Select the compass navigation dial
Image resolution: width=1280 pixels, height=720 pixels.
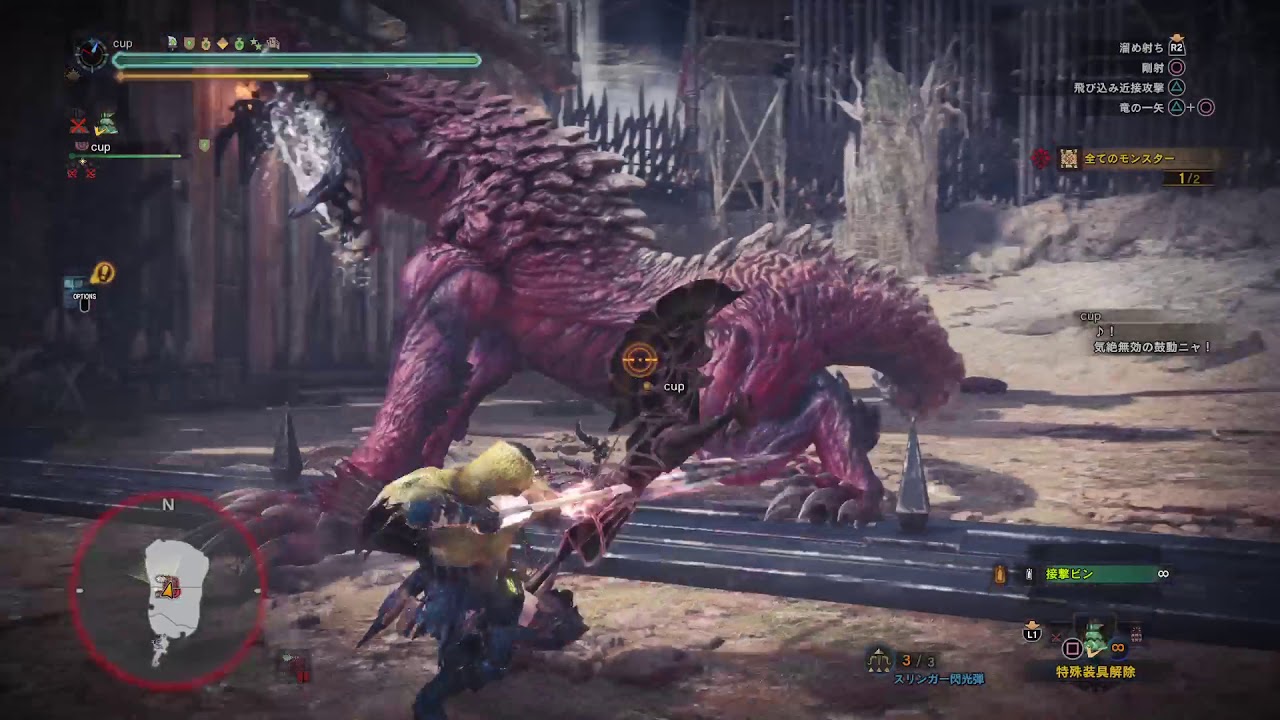point(94,57)
